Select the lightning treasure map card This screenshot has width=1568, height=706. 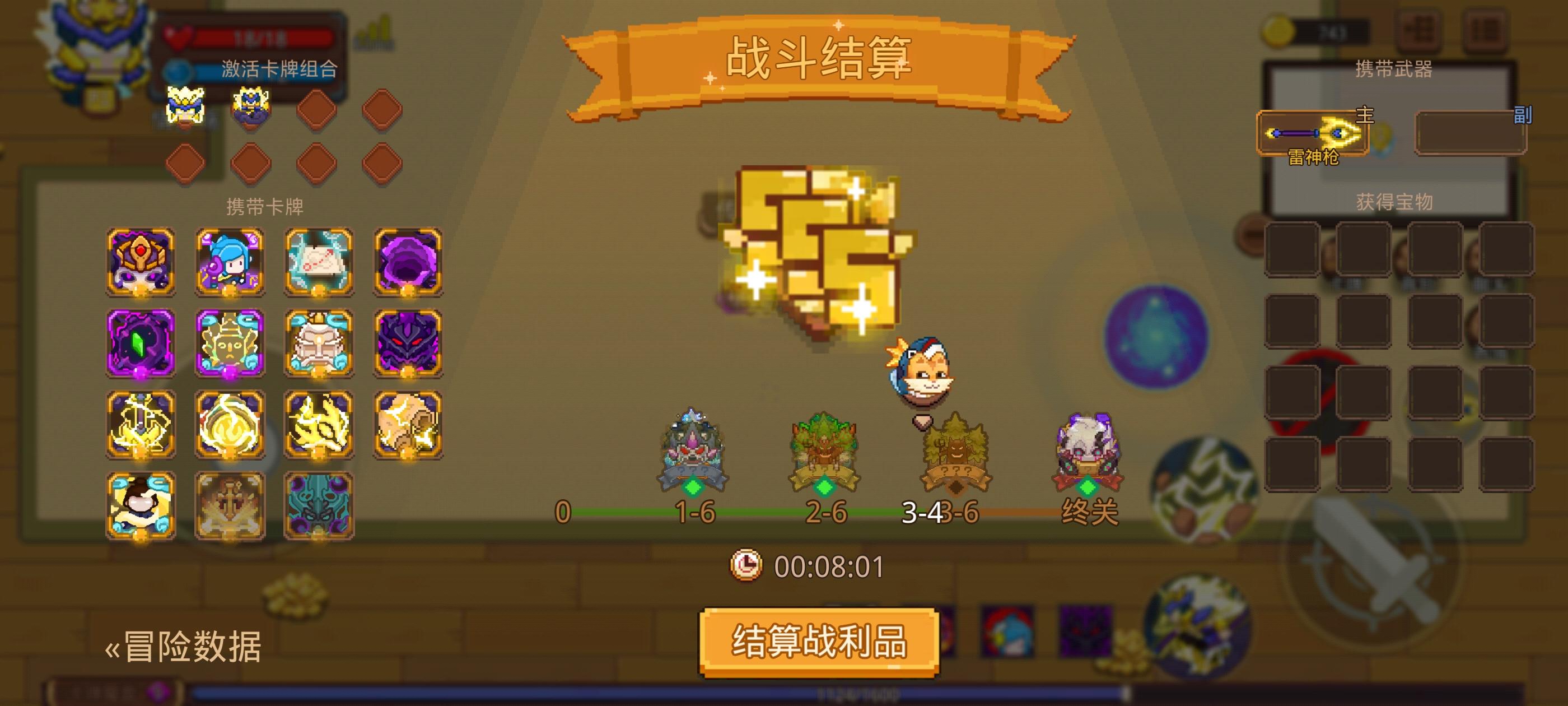319,262
